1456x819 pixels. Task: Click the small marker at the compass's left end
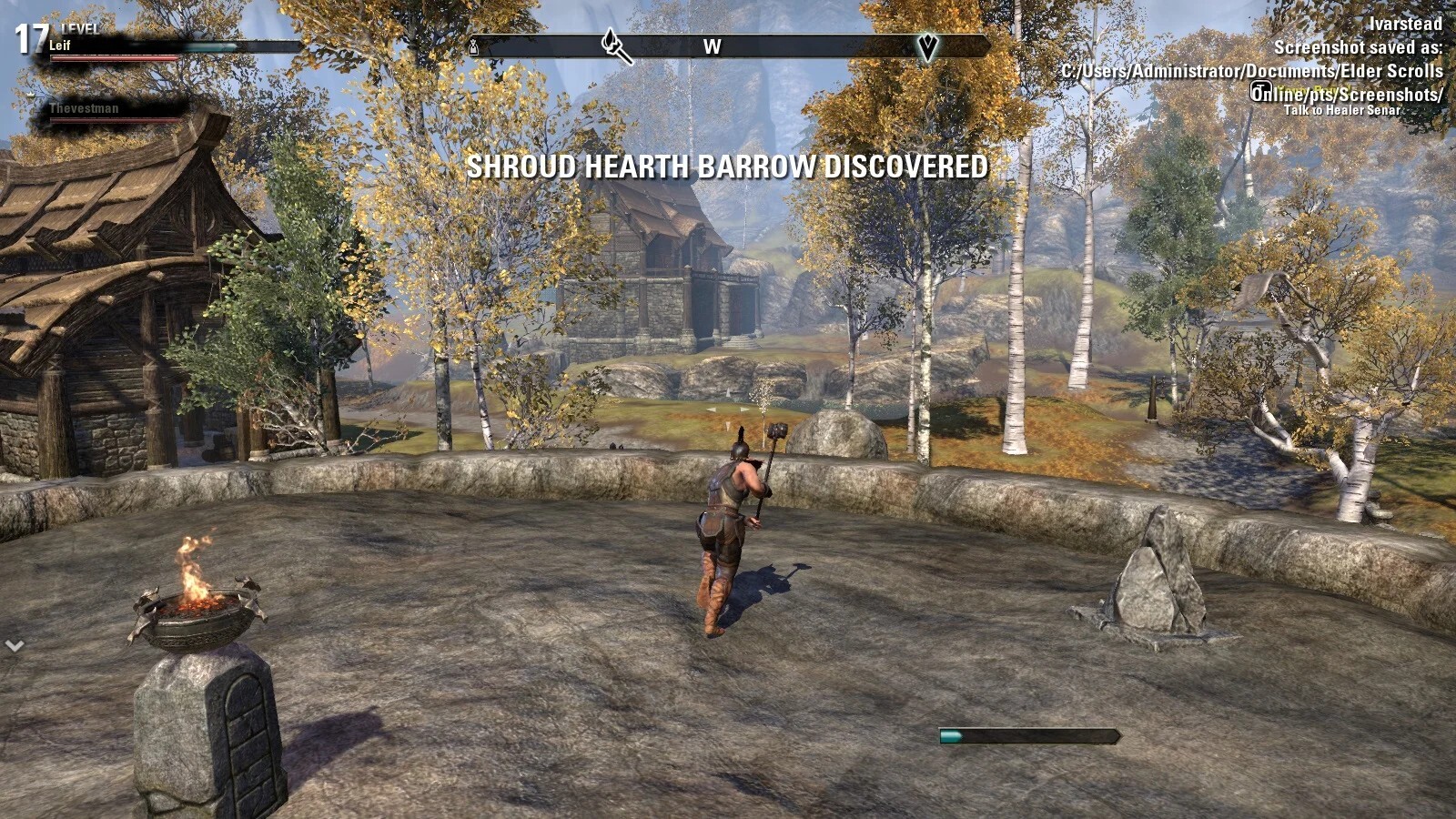coord(473,47)
